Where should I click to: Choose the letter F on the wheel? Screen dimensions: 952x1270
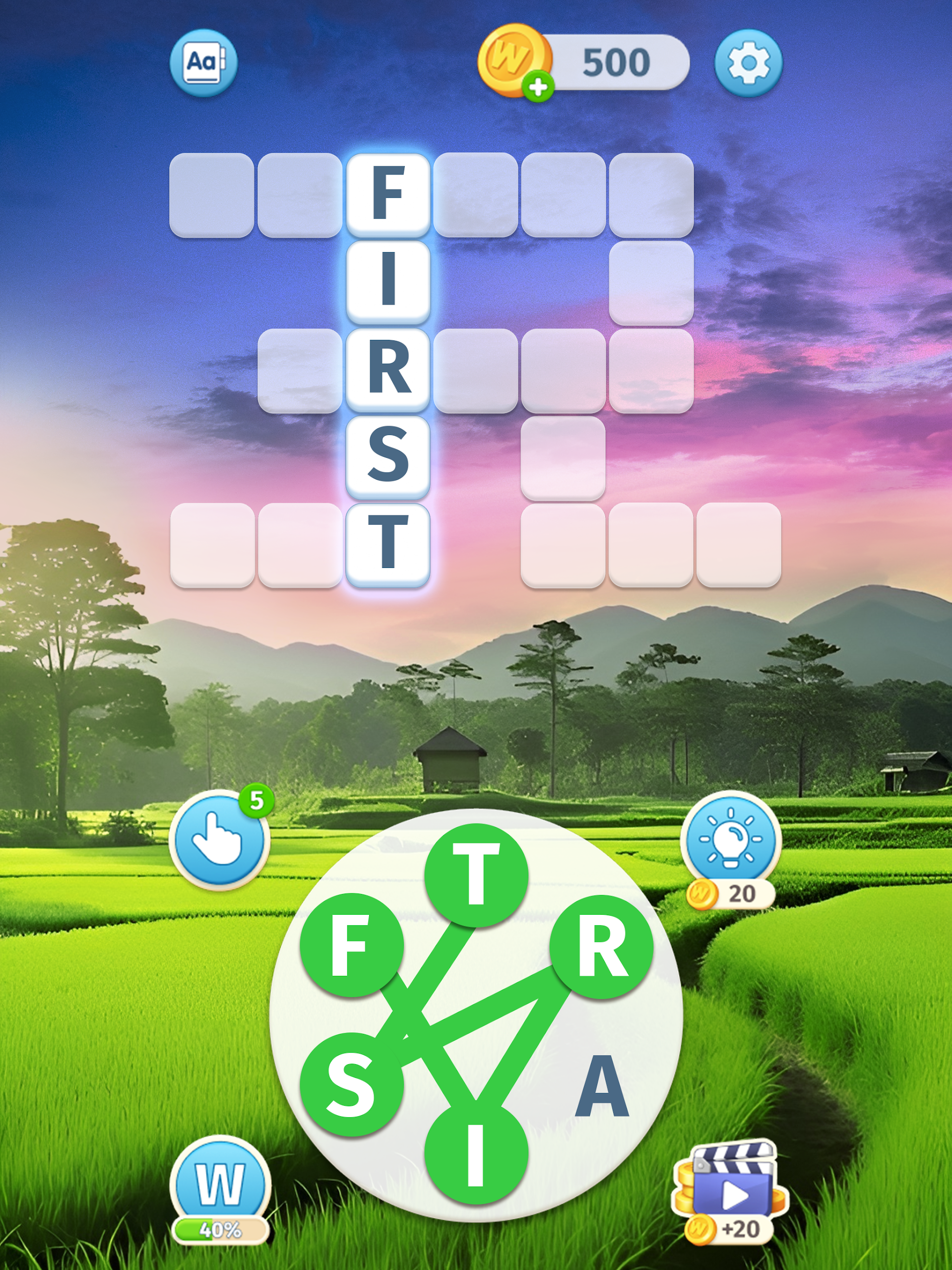click(x=351, y=946)
